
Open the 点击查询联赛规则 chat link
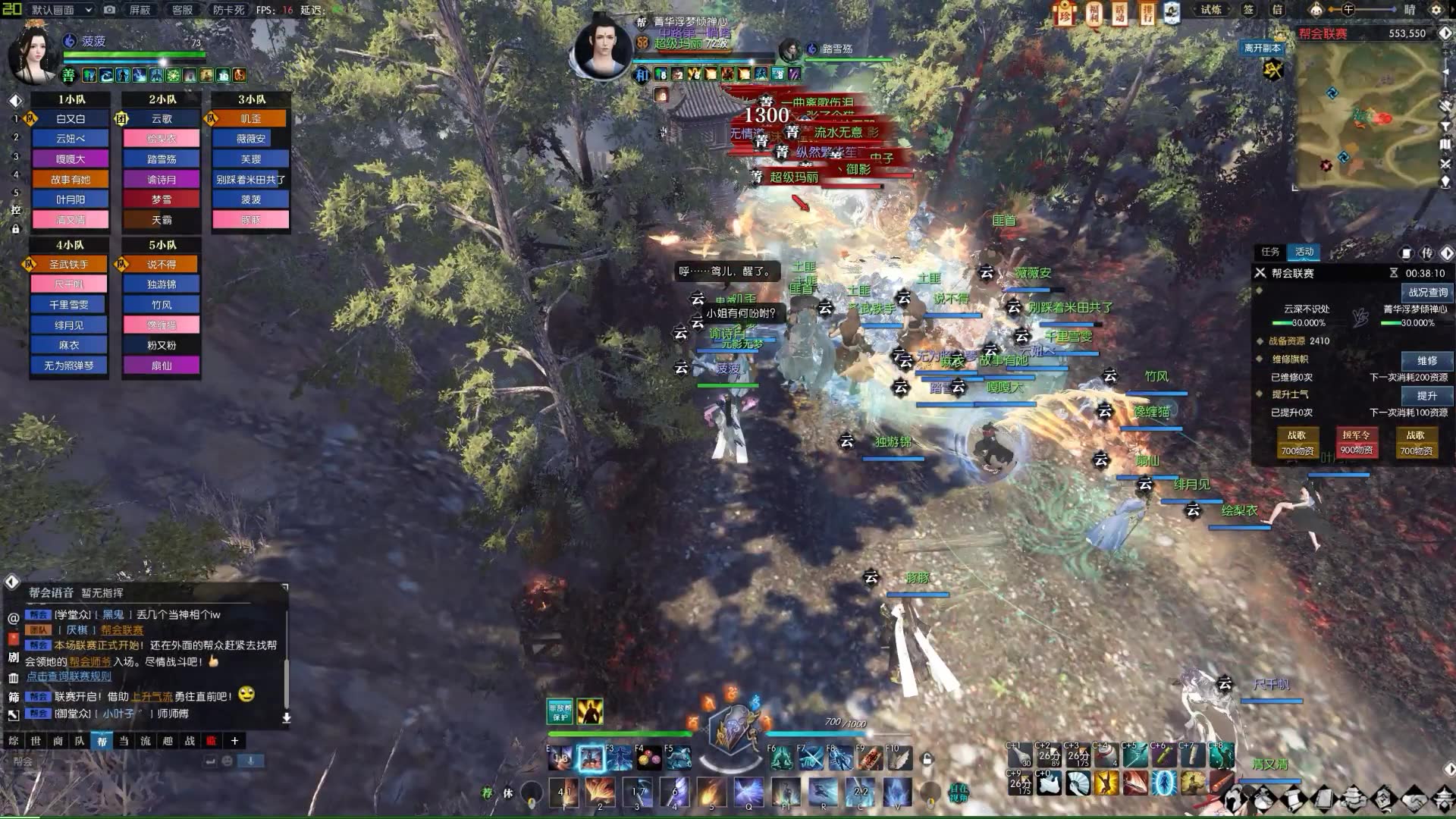point(69,676)
